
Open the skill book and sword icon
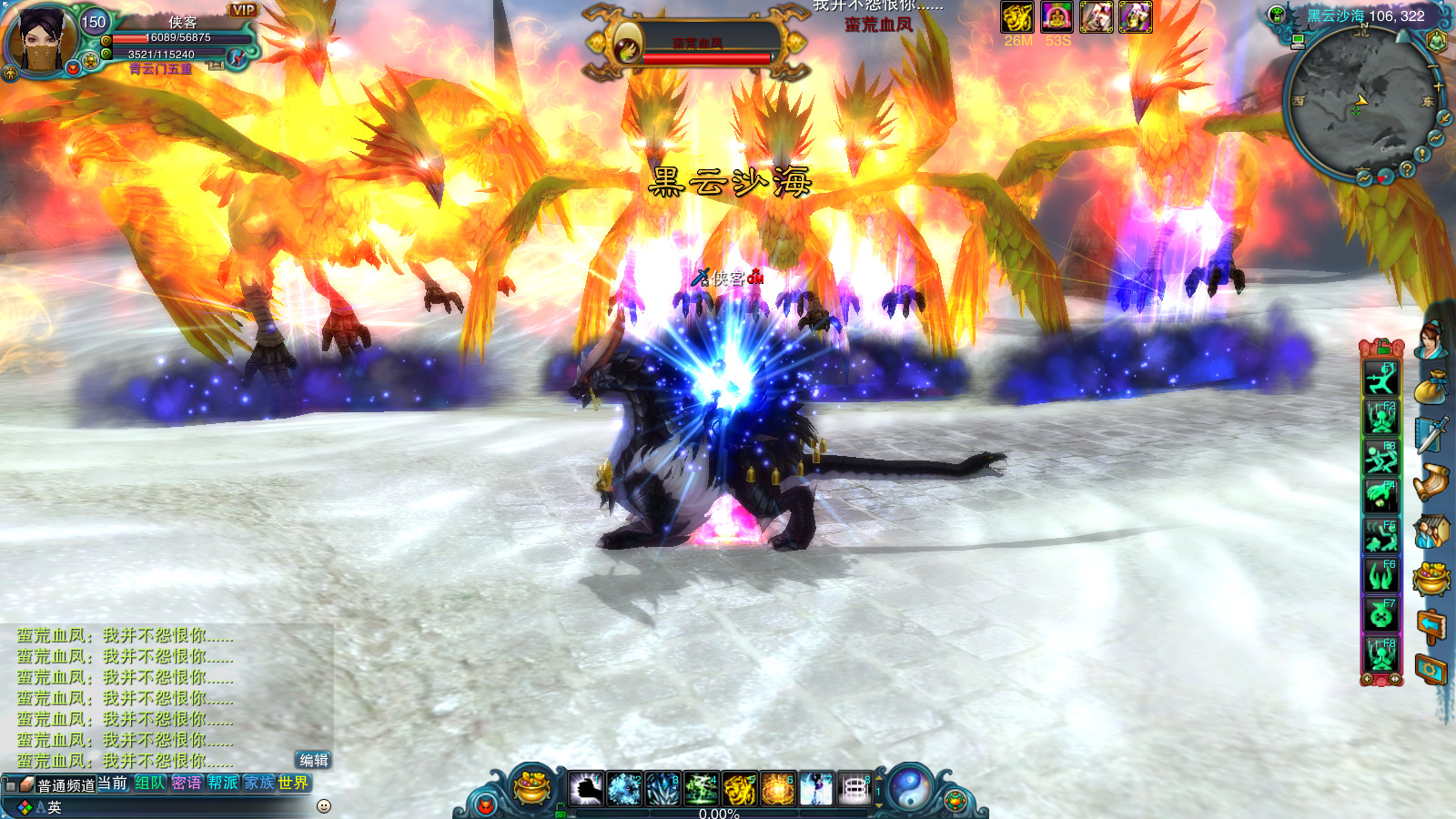[x=1431, y=435]
